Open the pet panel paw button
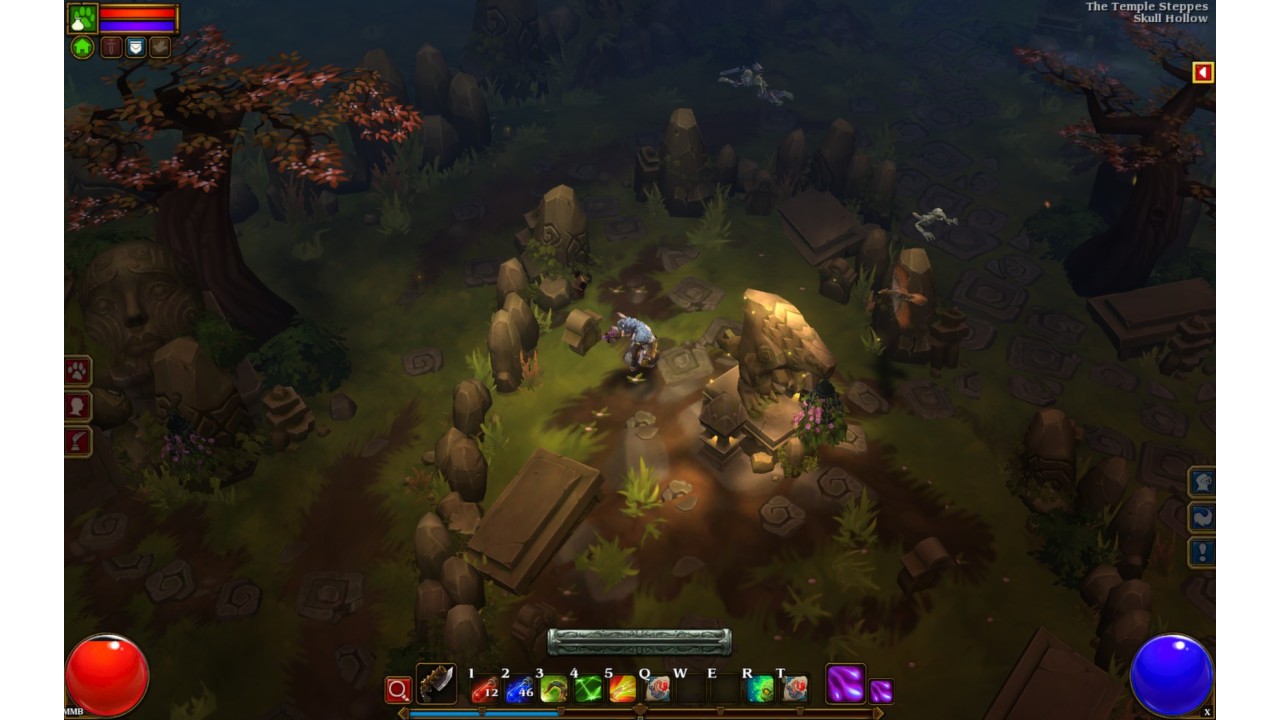This screenshot has height=720, width=1280. 78,371
